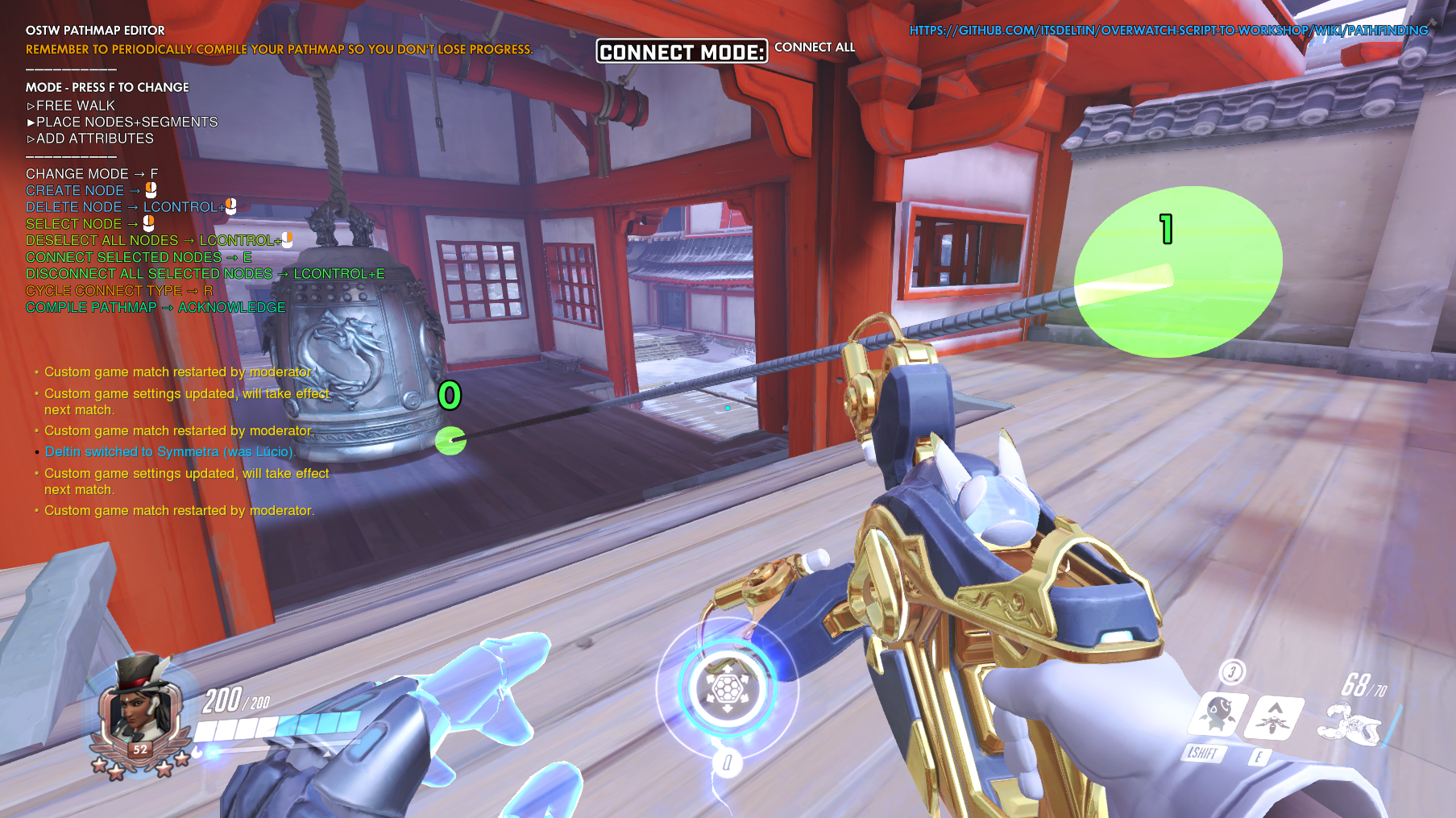
Task: Choose Place Nodes+Segments mode
Action: click(x=127, y=122)
